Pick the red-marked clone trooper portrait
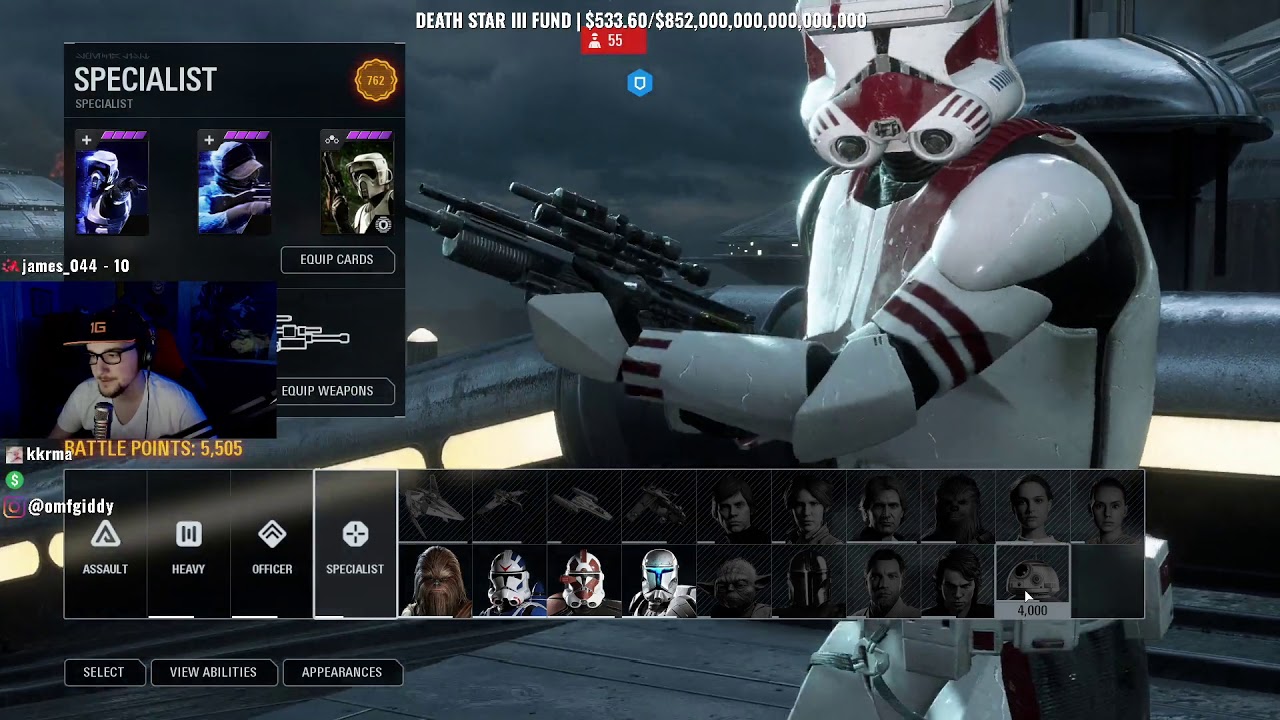The height and width of the screenshot is (720, 1280). click(584, 581)
